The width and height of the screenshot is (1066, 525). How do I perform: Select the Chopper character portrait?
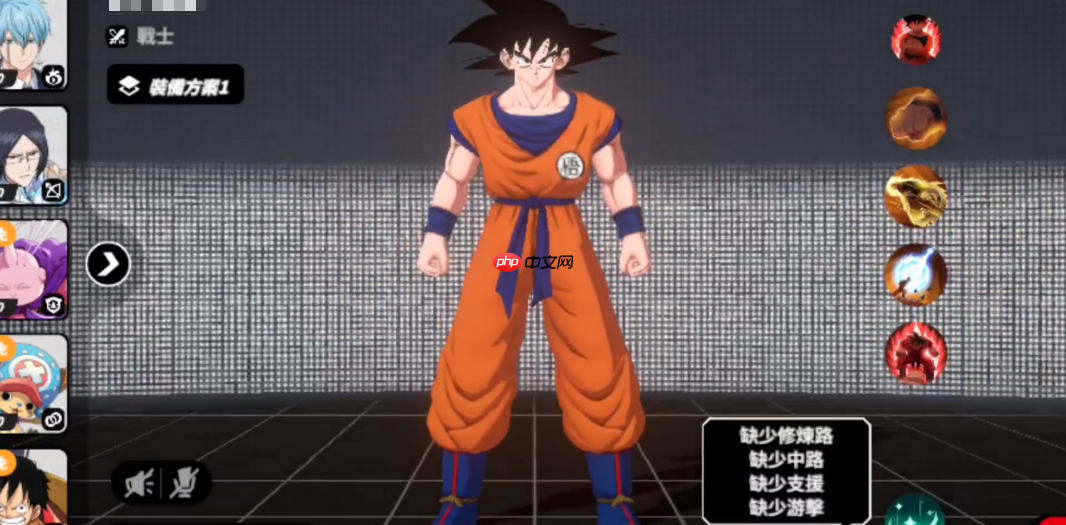click(x=33, y=383)
